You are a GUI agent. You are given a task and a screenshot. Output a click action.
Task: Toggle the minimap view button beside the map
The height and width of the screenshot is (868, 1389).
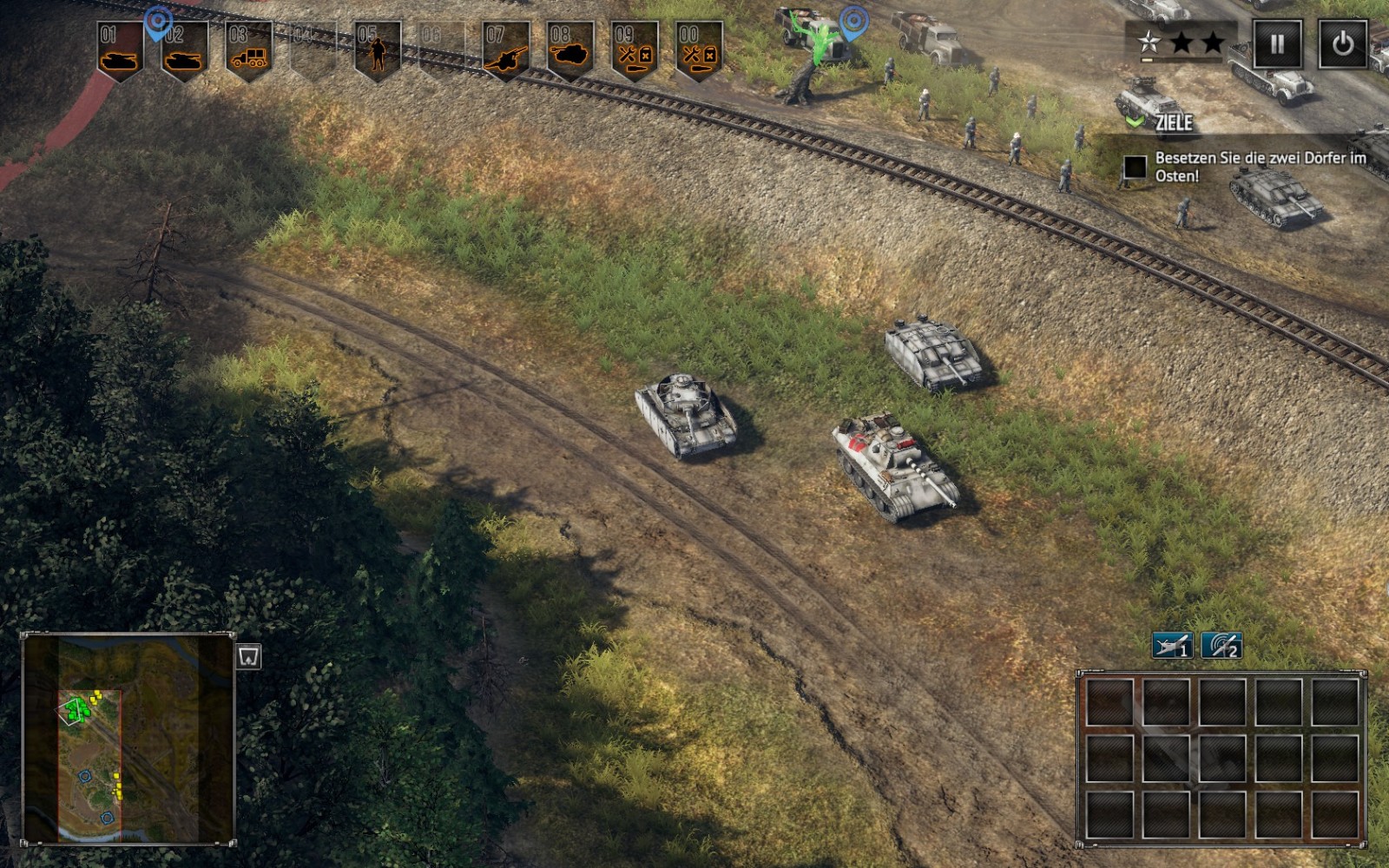point(249,657)
